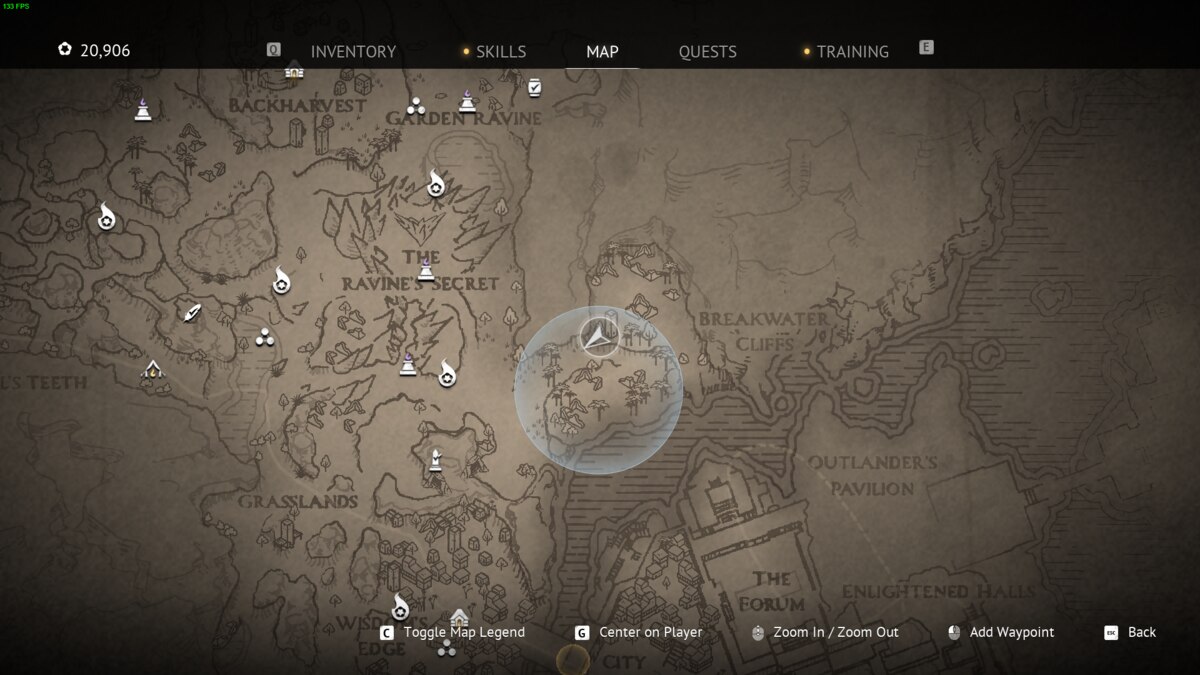Select the Map tab
Image resolution: width=1200 pixels, height=675 pixels.
tap(602, 51)
